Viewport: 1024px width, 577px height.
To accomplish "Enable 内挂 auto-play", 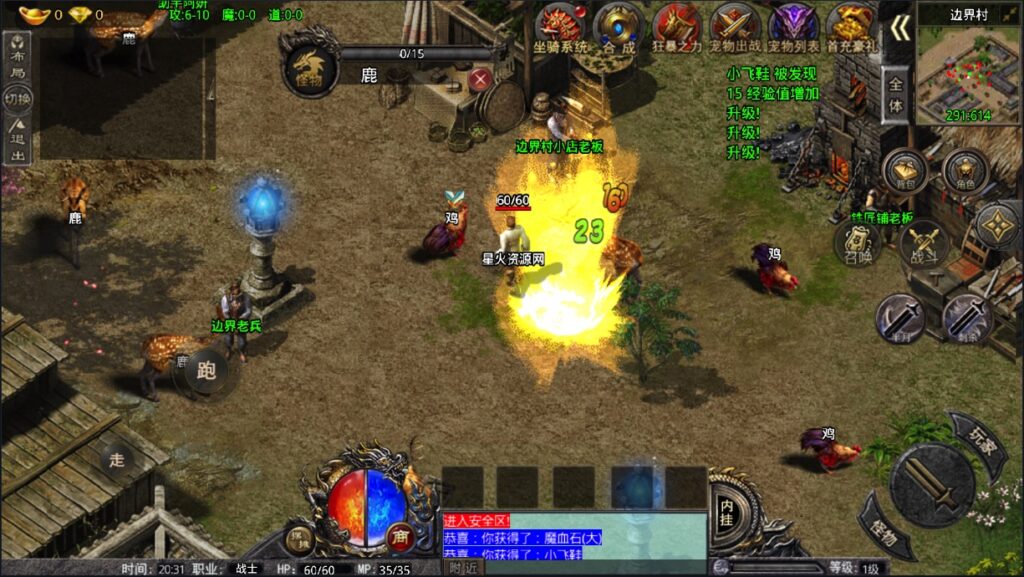I will [x=727, y=508].
